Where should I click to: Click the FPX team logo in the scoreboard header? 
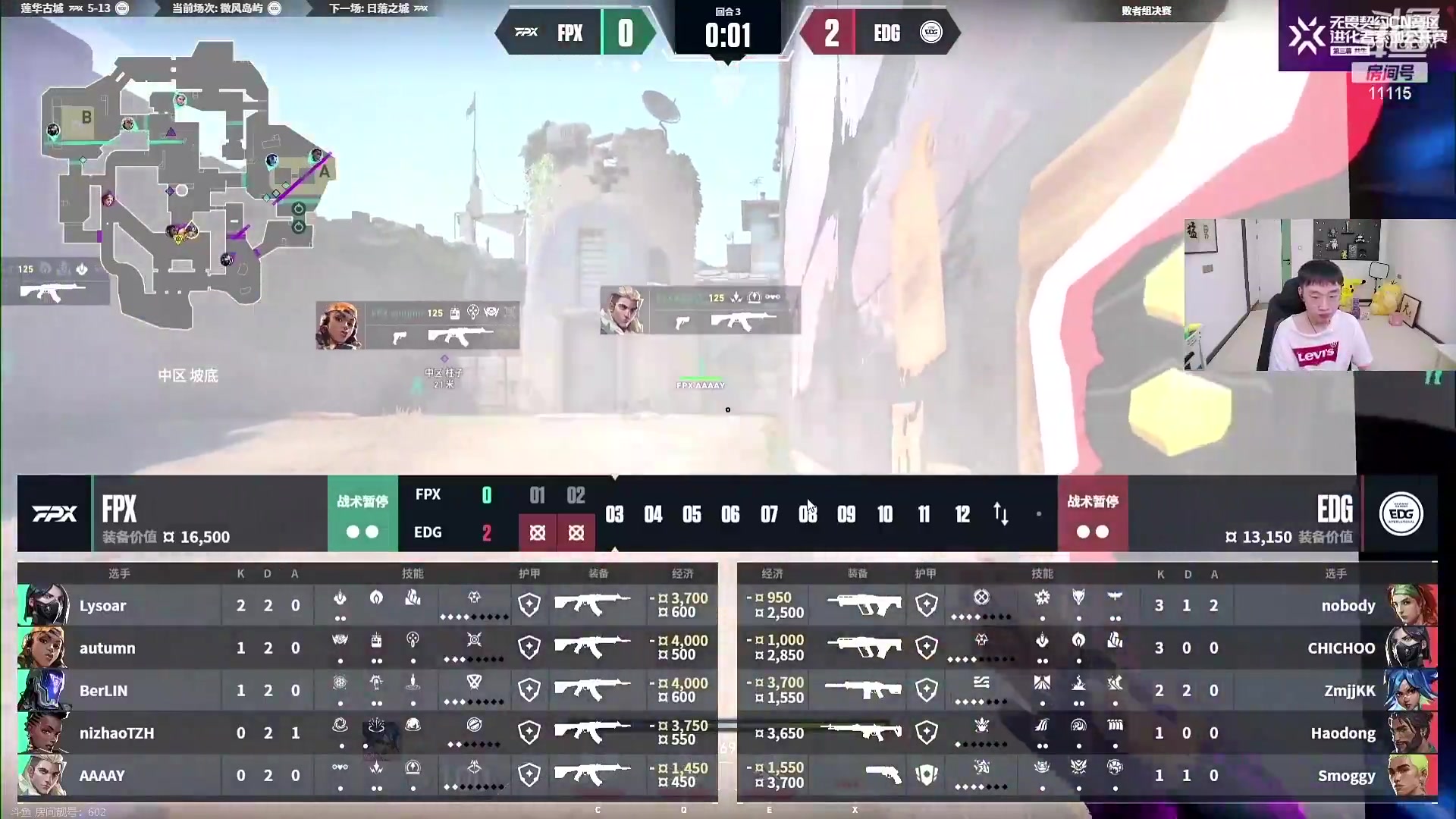click(55, 514)
